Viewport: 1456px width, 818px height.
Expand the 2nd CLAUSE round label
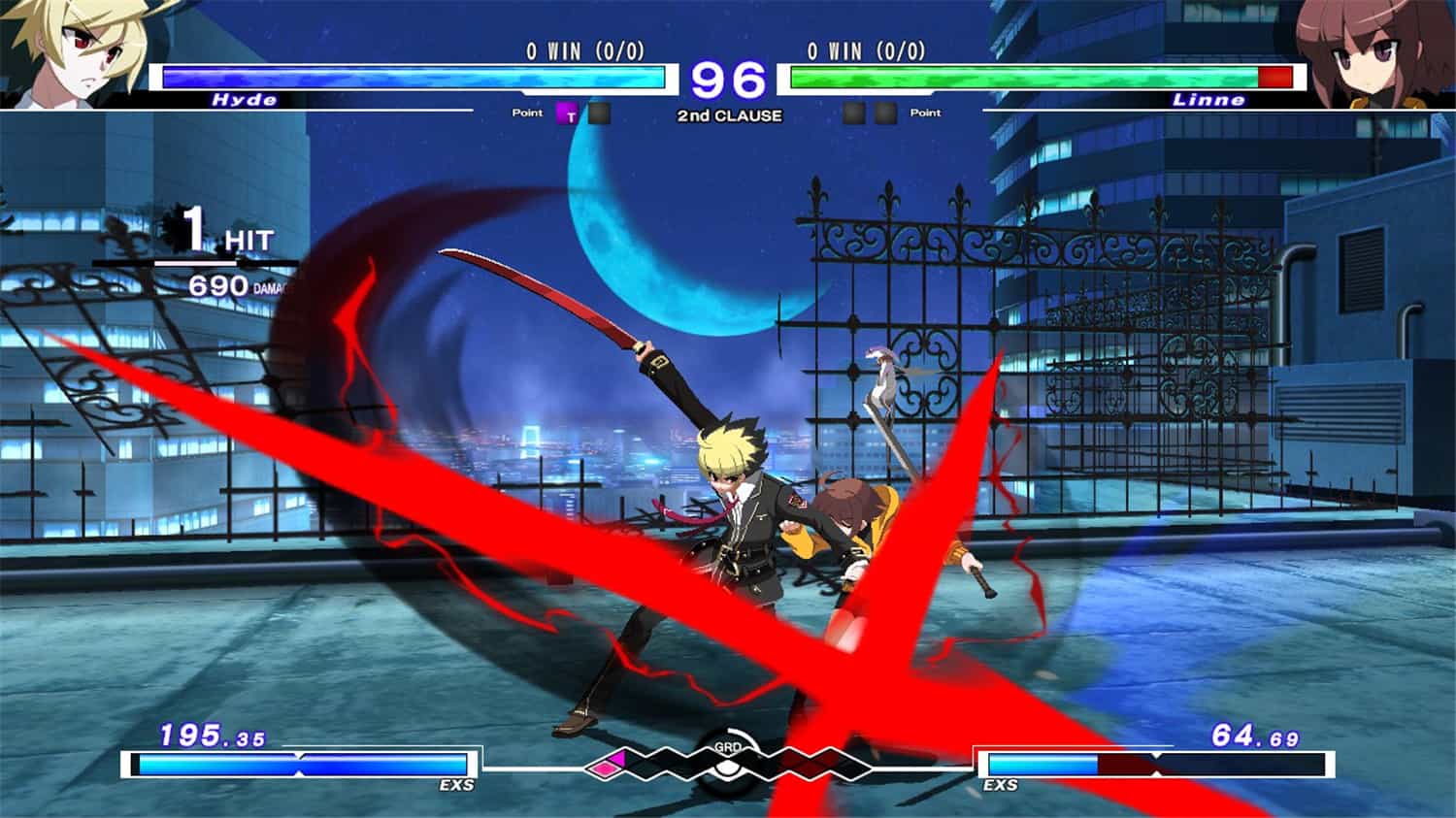[x=728, y=115]
